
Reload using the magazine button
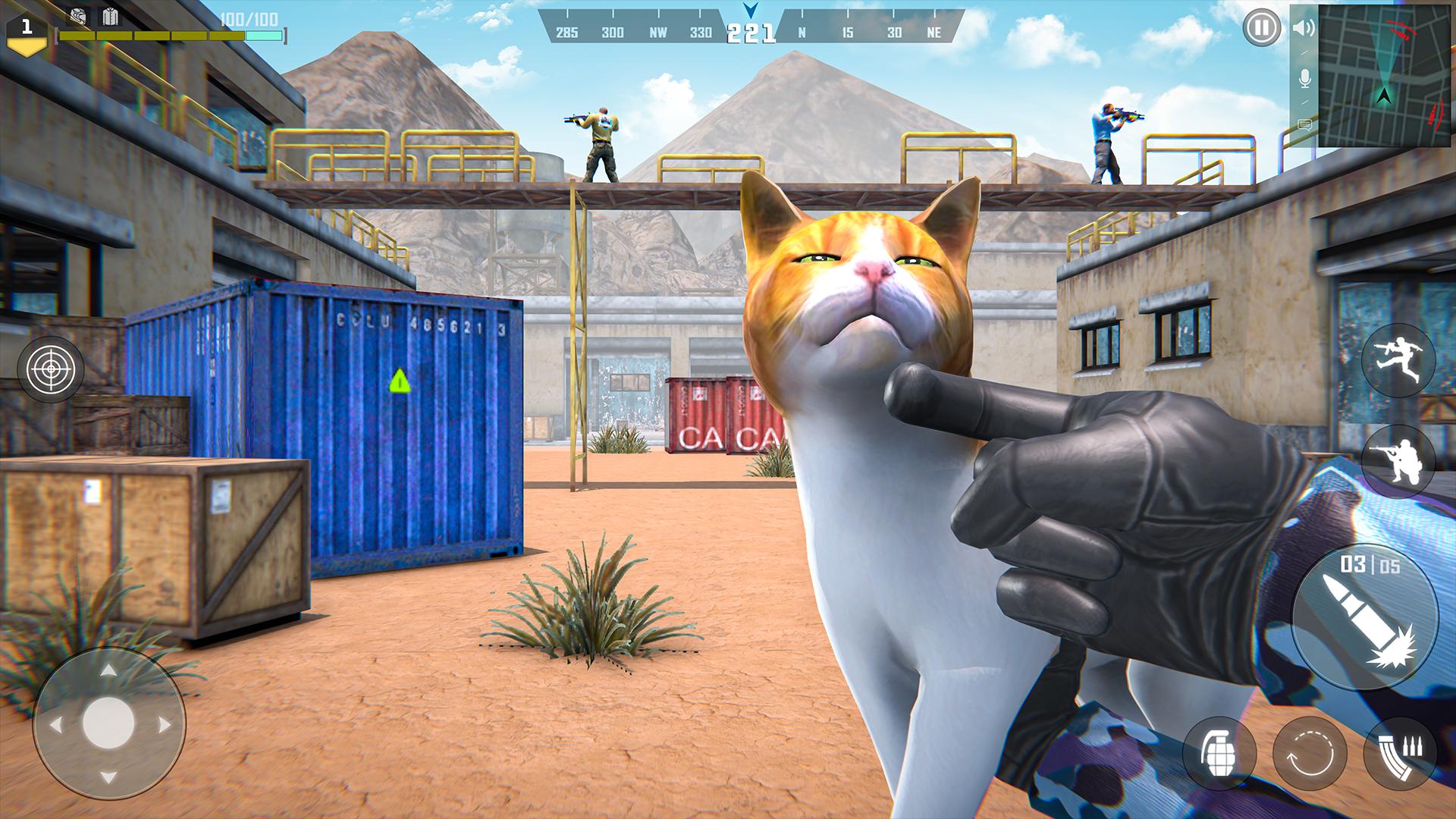[1400, 753]
